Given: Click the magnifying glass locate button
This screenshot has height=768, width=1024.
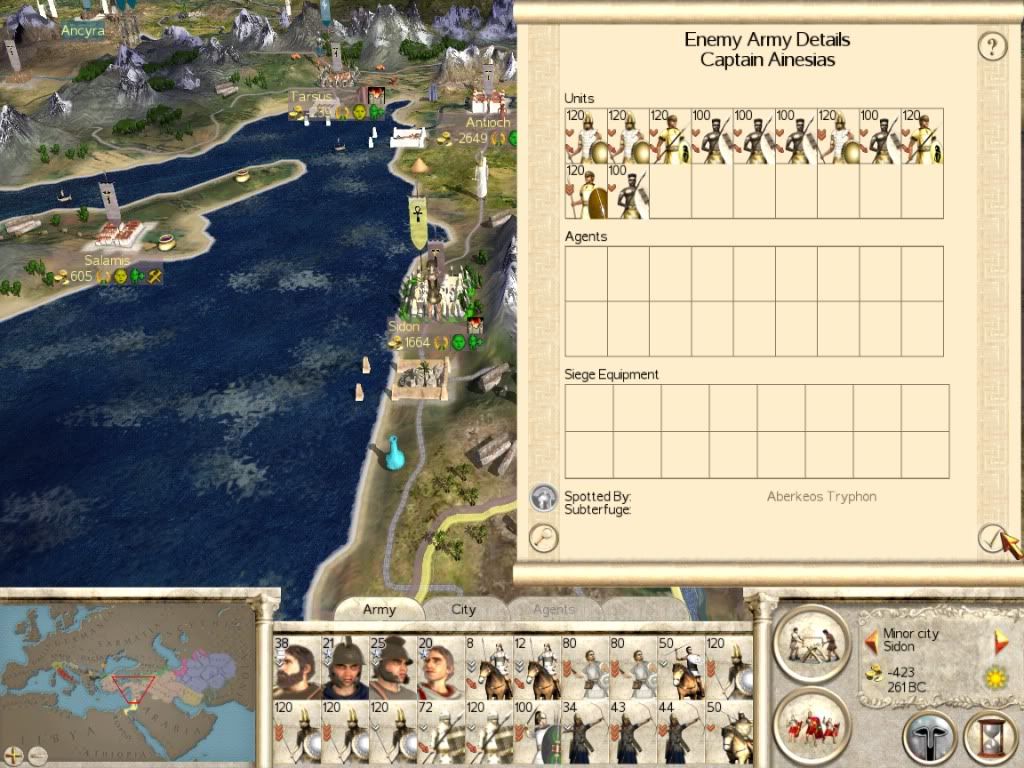Looking at the screenshot, I should [543, 538].
